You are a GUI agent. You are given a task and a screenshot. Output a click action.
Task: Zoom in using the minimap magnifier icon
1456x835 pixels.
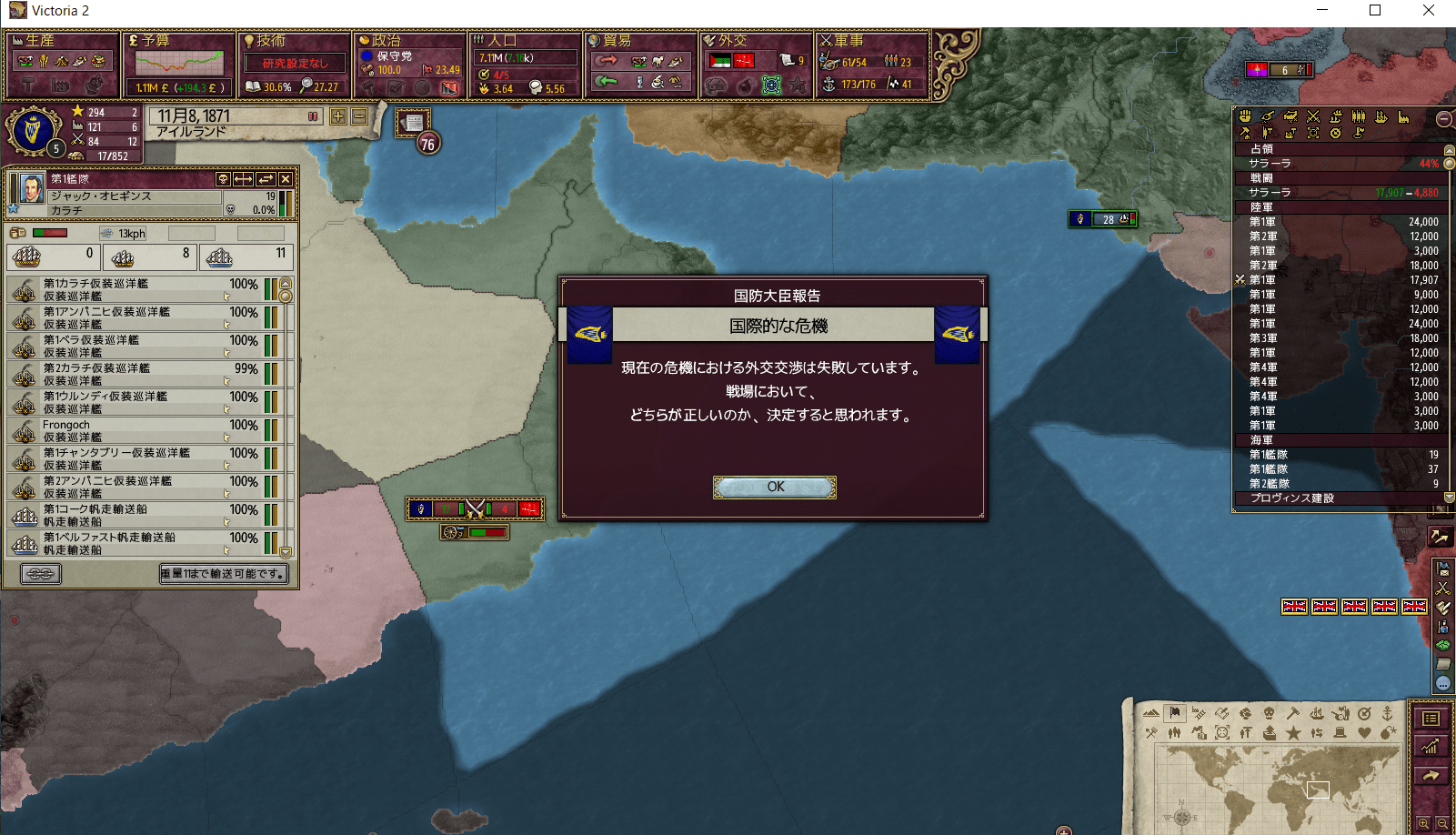click(x=1423, y=823)
